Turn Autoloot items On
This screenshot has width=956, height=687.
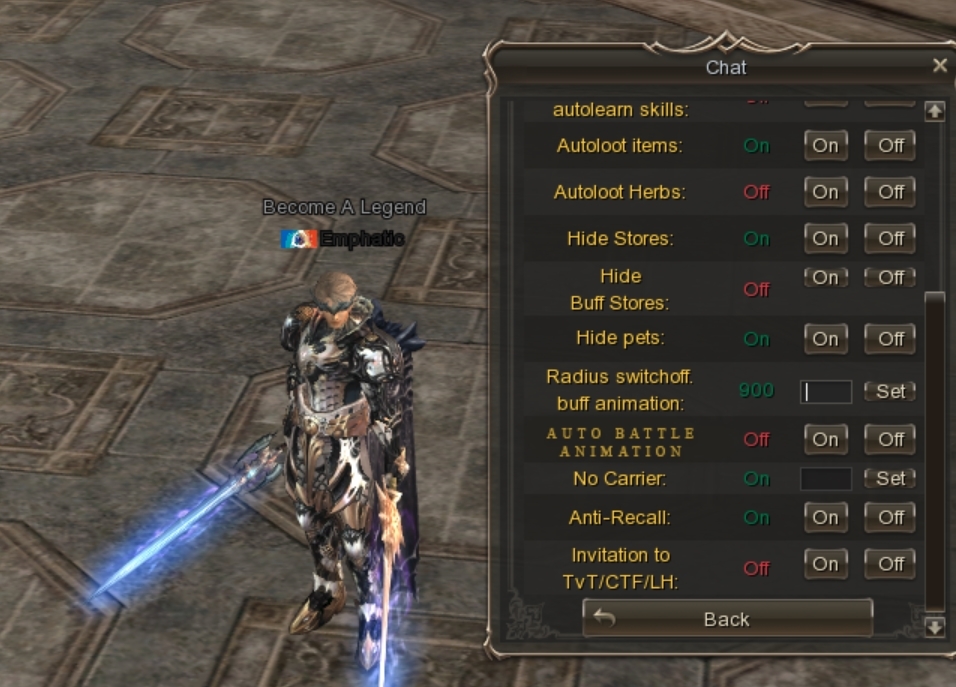pyautogui.click(x=825, y=145)
